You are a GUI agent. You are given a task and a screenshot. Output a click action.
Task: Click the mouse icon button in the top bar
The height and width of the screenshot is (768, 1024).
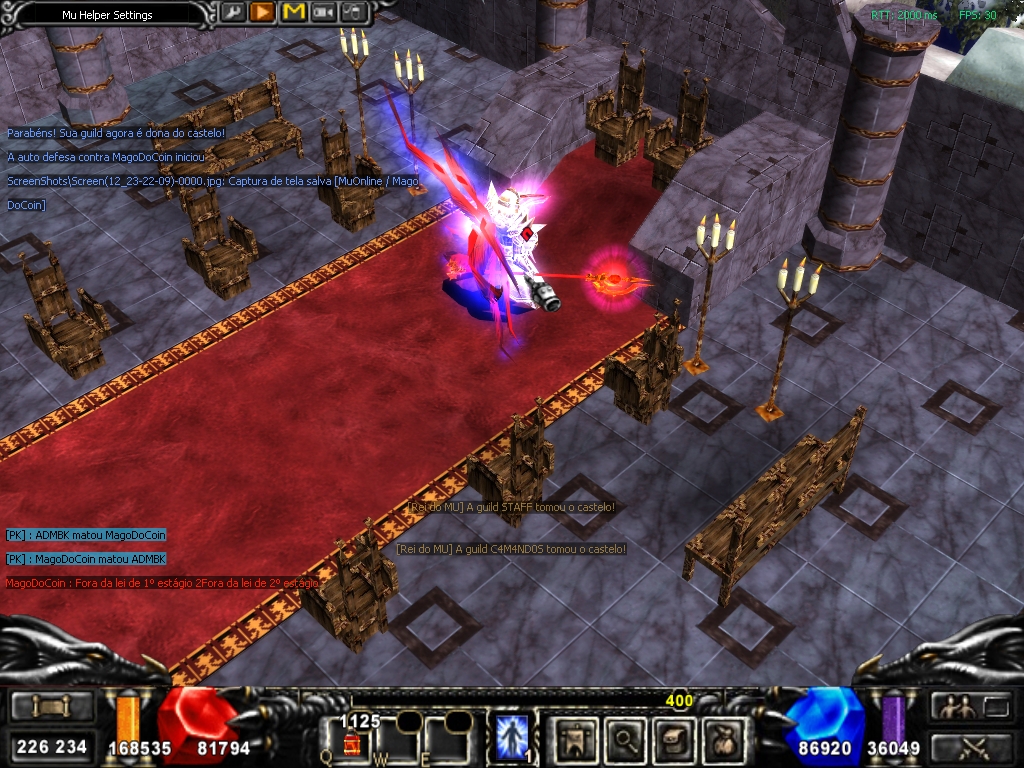[x=354, y=13]
